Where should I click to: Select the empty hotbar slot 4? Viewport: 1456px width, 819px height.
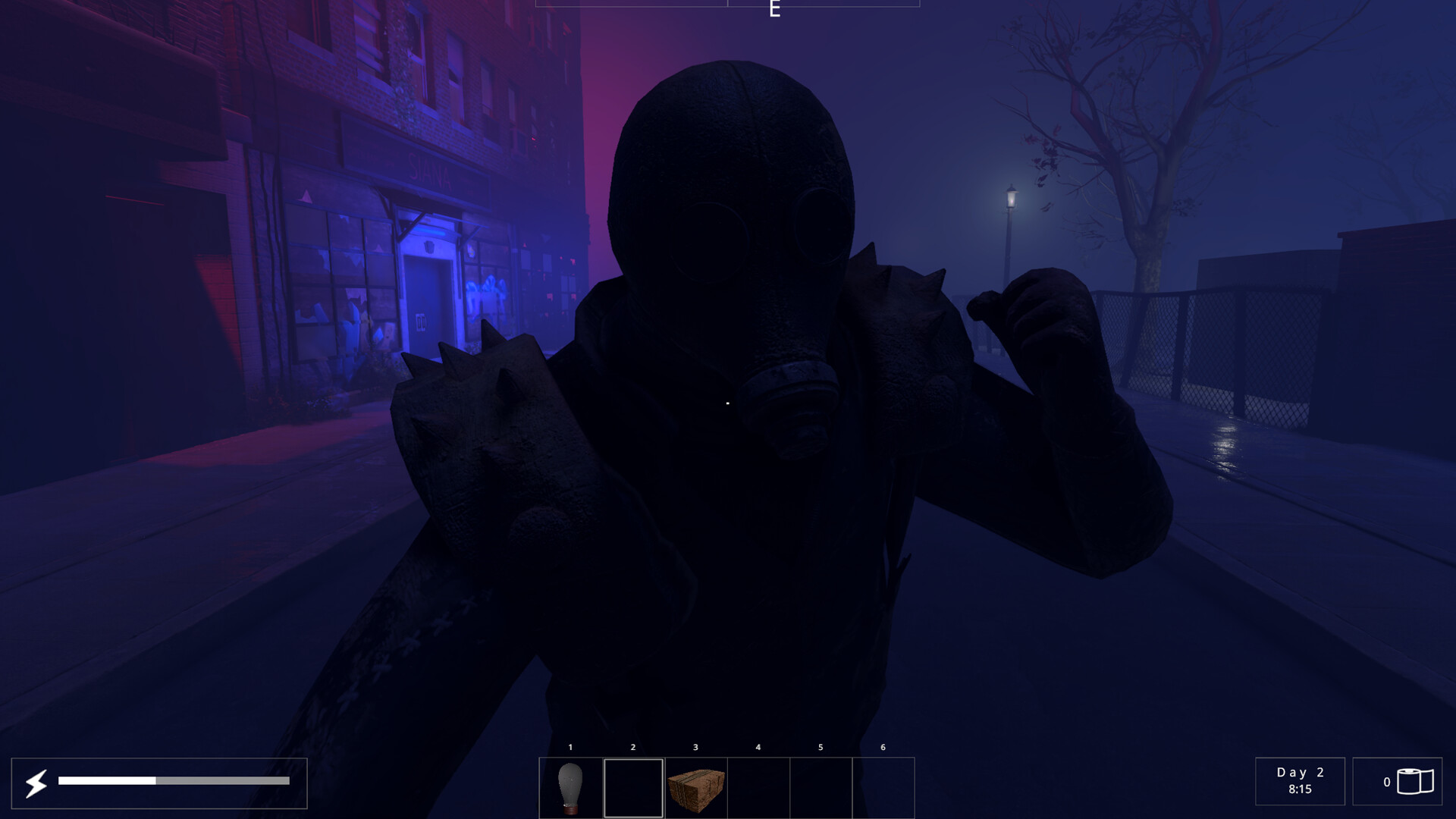[x=758, y=786]
